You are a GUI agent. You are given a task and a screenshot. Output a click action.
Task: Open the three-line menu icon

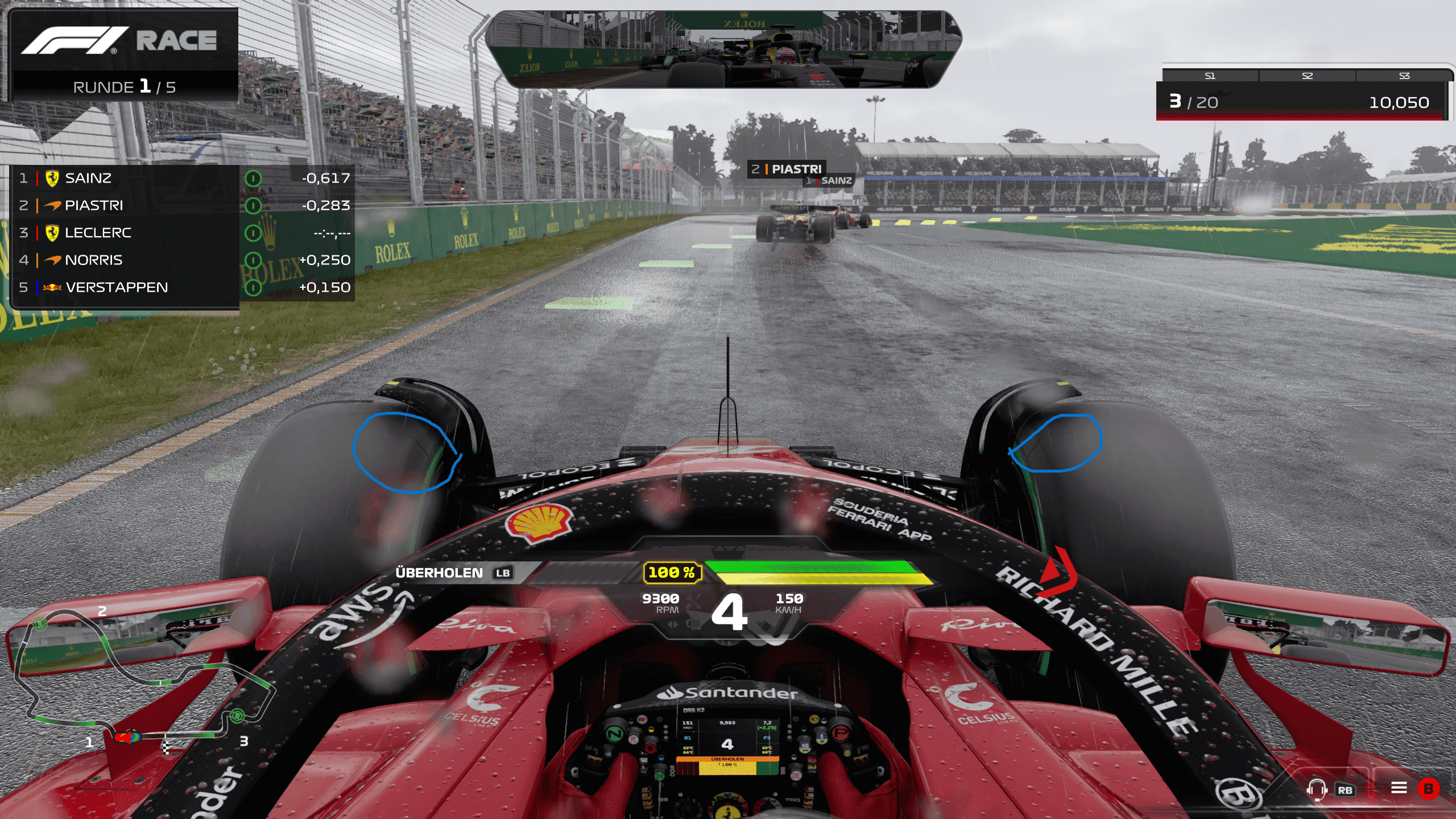[x=1399, y=788]
